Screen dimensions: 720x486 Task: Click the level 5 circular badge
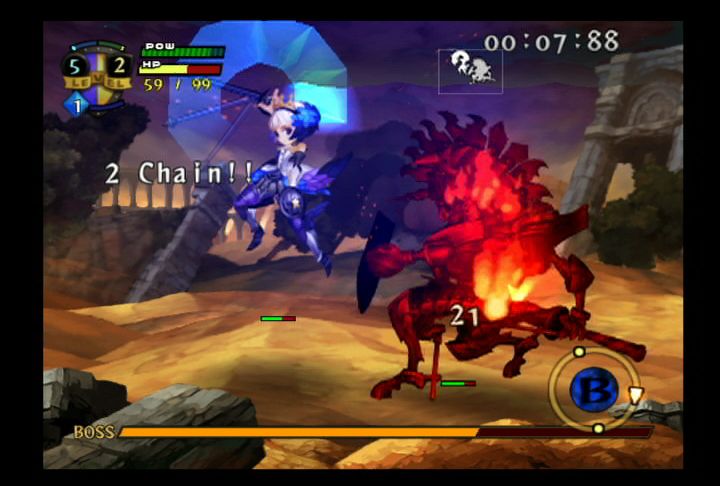pyautogui.click(x=76, y=66)
